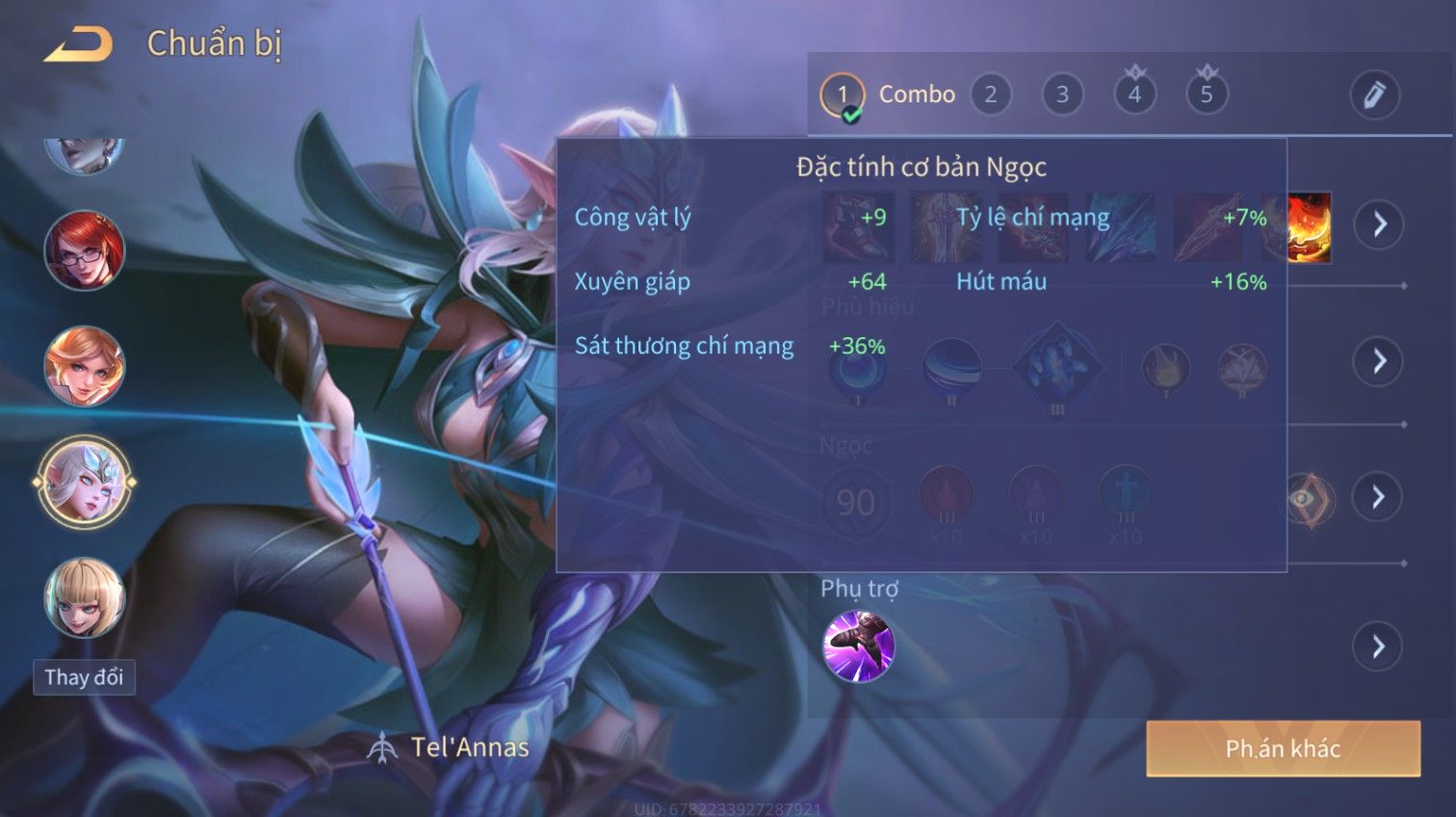Toggle the eye visibility icon
1456x817 pixels.
point(1308,498)
